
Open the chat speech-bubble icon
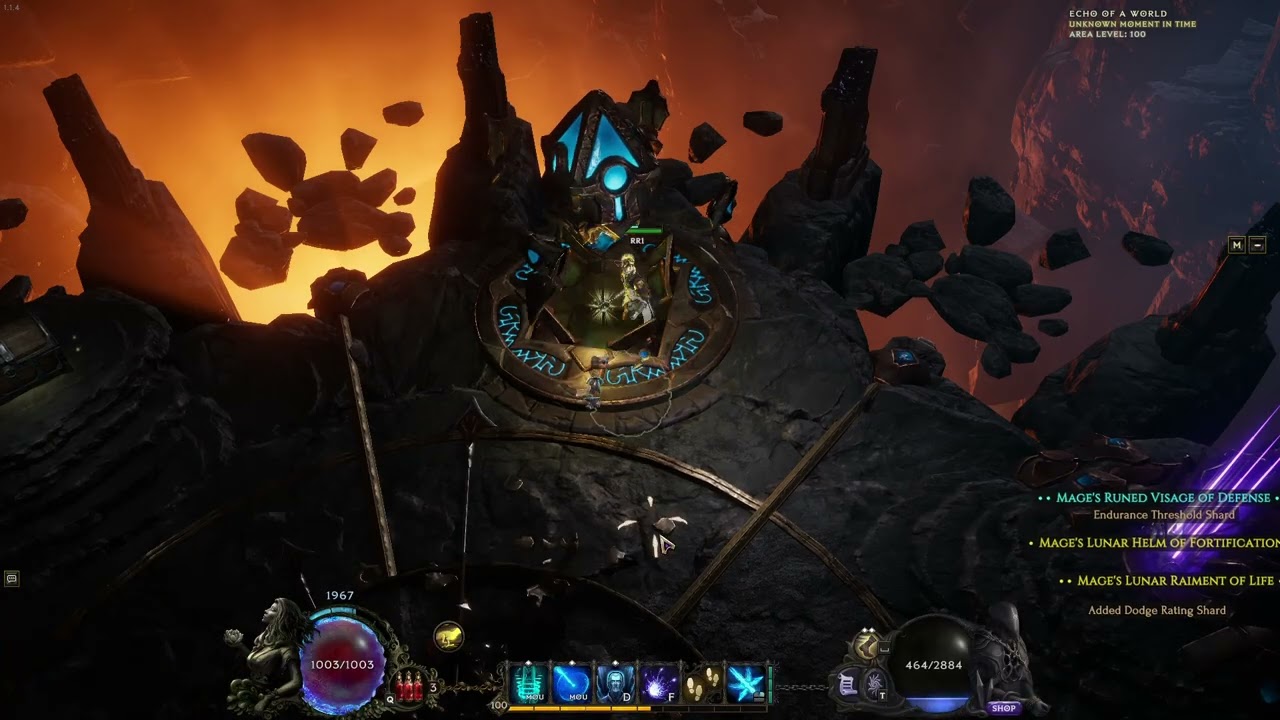[12, 578]
